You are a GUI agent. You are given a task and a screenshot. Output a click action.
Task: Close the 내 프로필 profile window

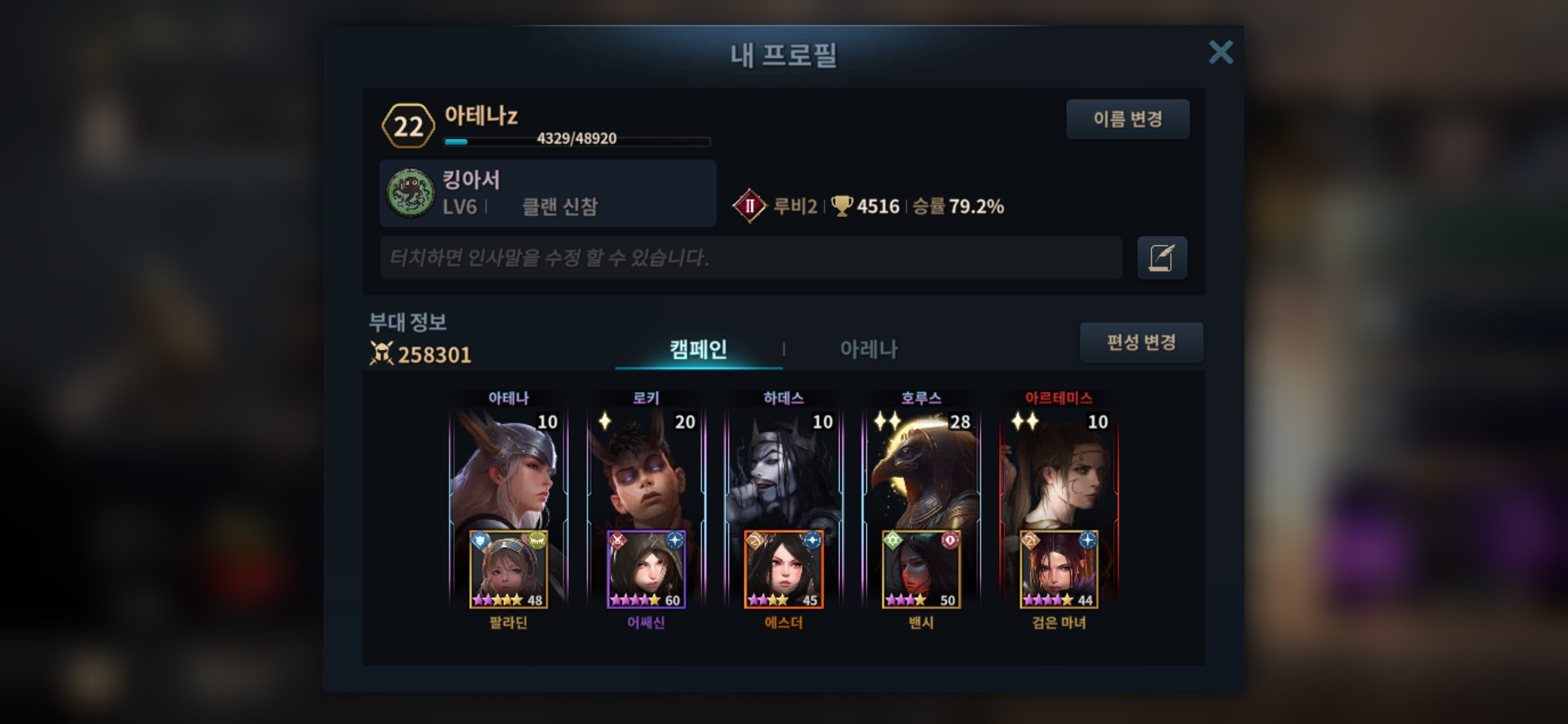tap(1220, 52)
